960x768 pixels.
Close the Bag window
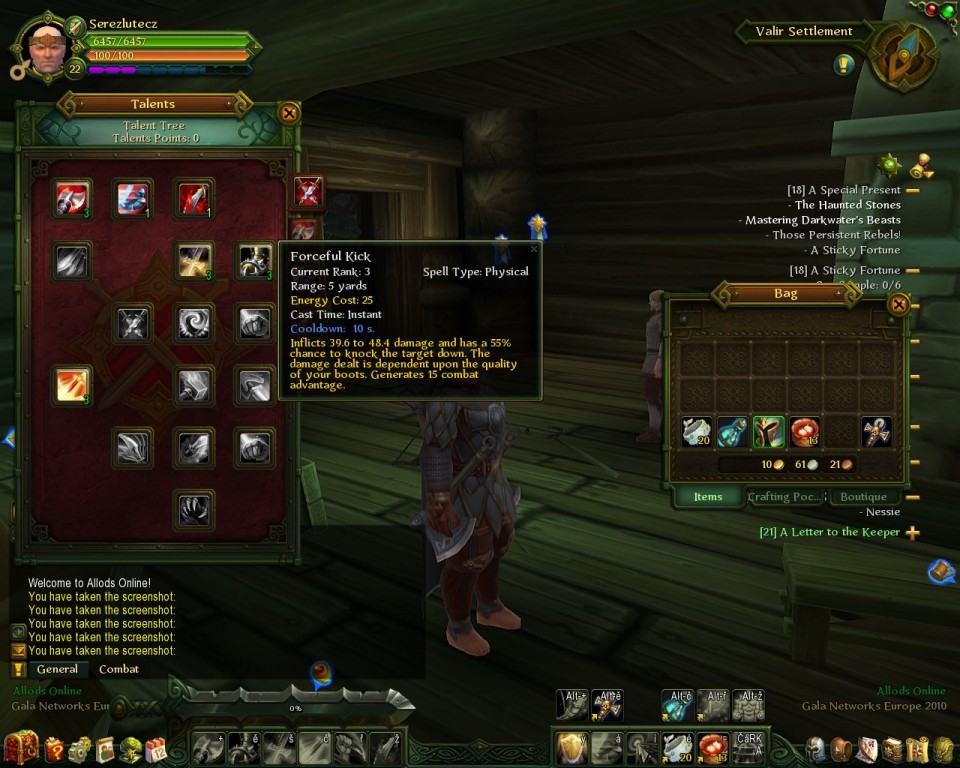coord(898,304)
